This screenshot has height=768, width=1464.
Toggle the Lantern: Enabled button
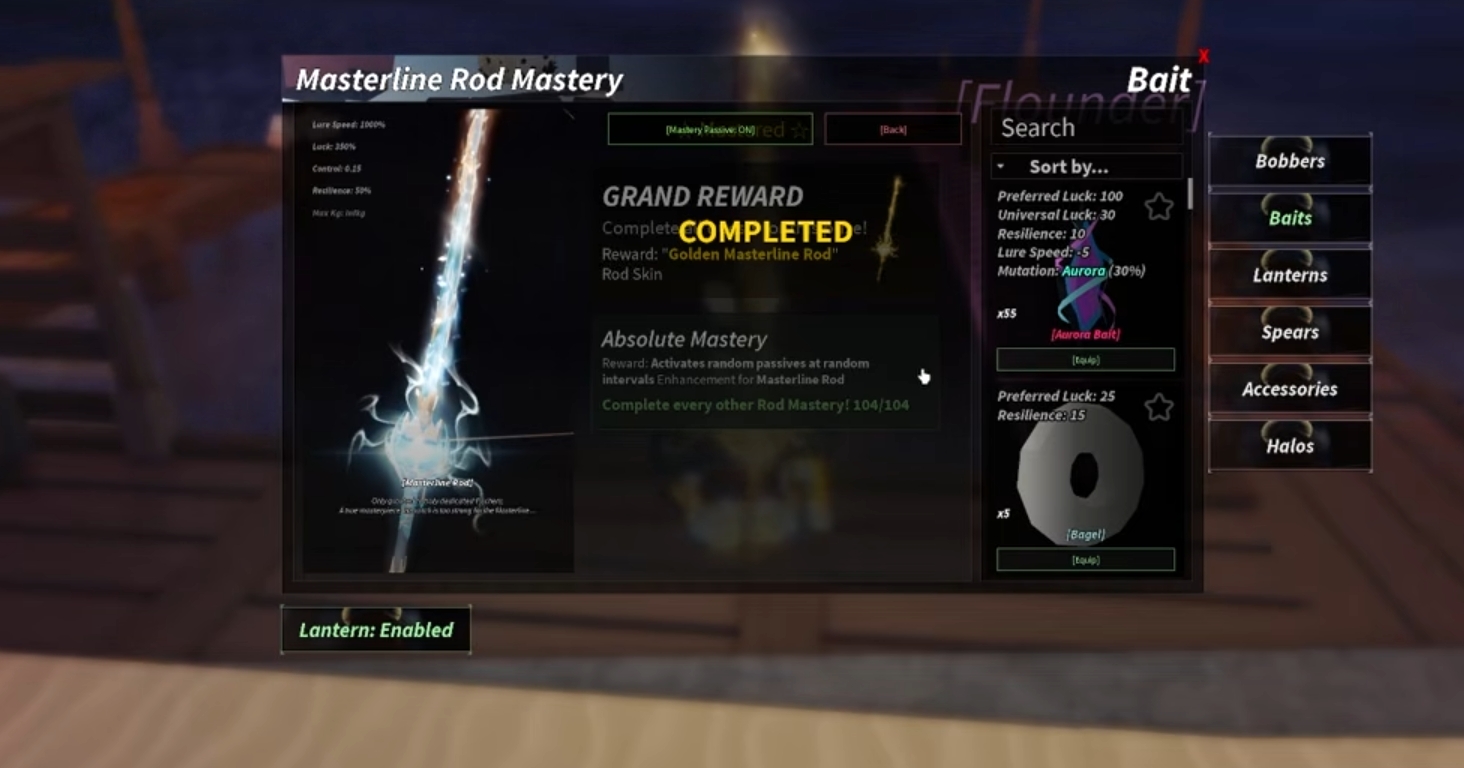click(375, 630)
